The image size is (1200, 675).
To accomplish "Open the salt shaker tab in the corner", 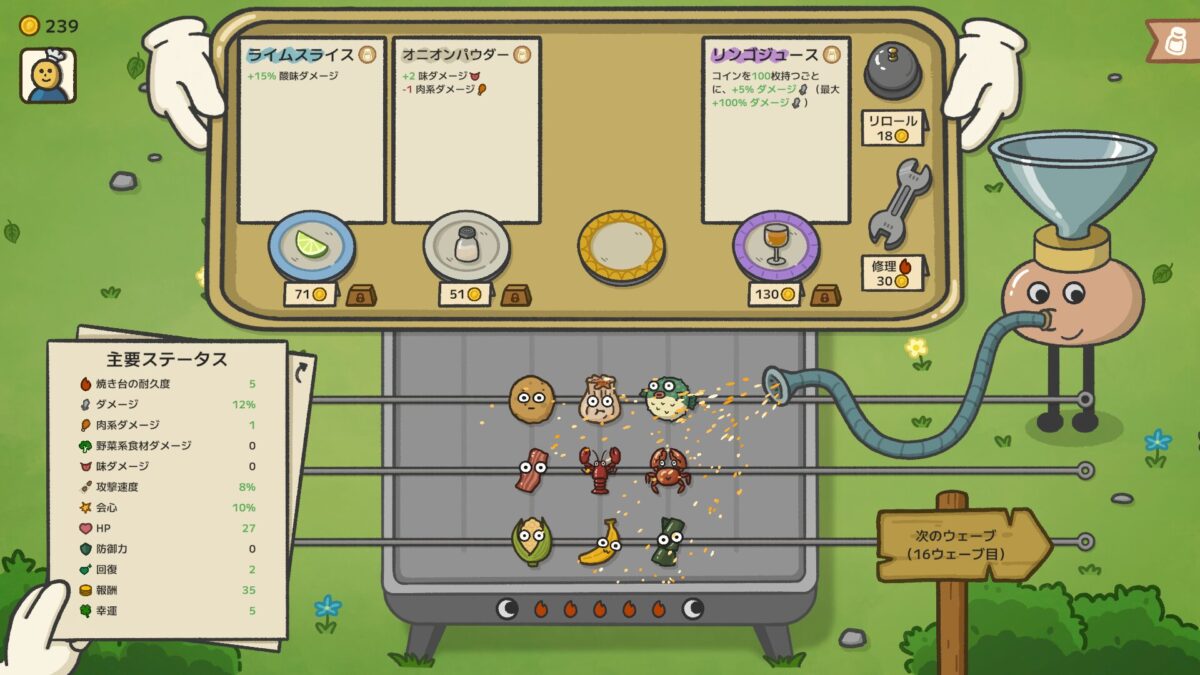I will pos(1175,42).
